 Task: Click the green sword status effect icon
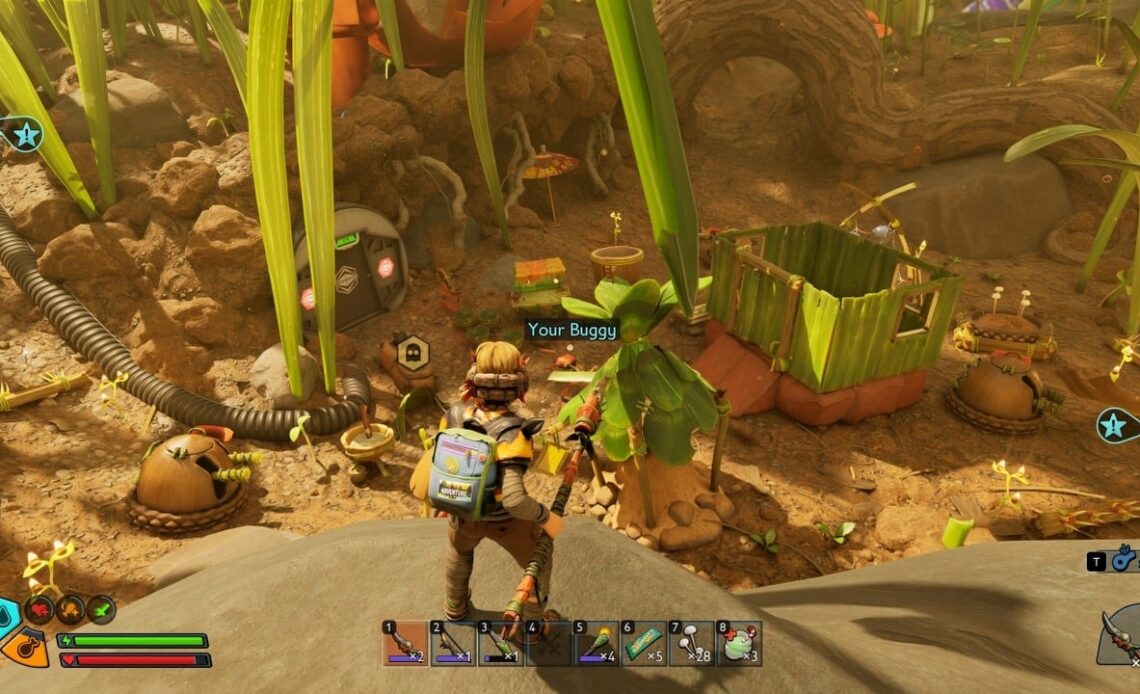tap(100, 608)
